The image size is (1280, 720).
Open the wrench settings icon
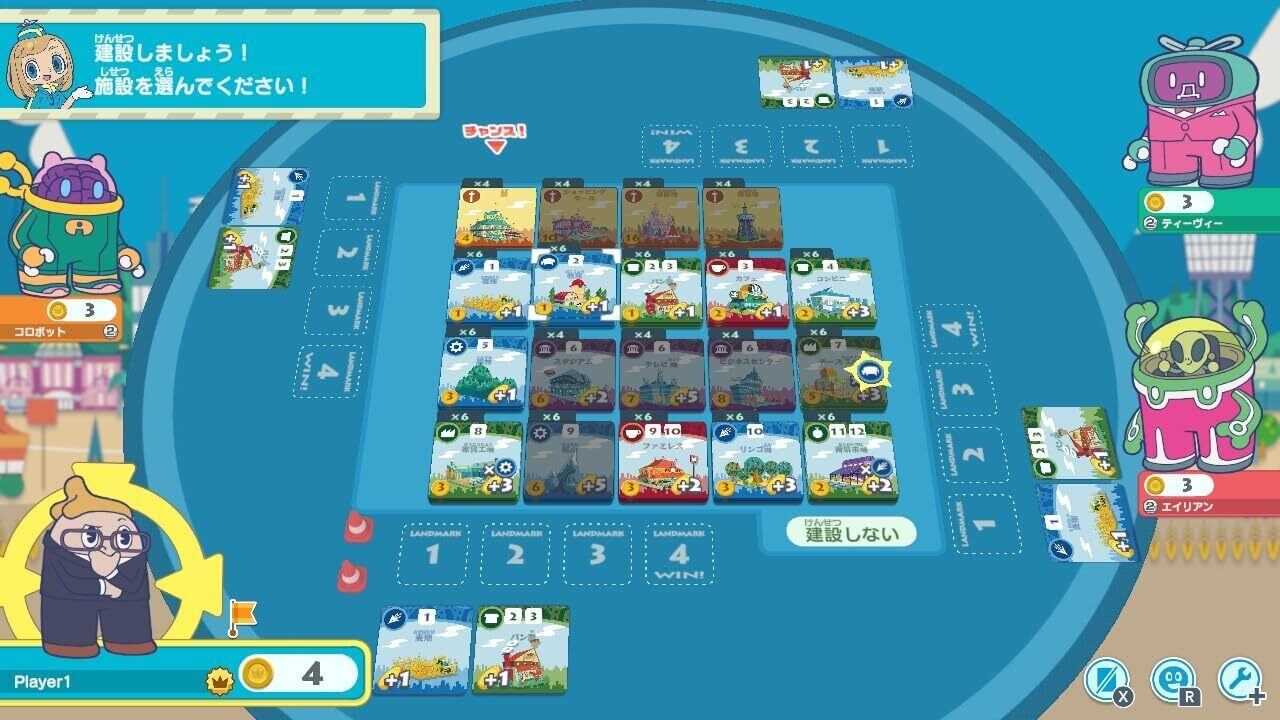[1239, 680]
